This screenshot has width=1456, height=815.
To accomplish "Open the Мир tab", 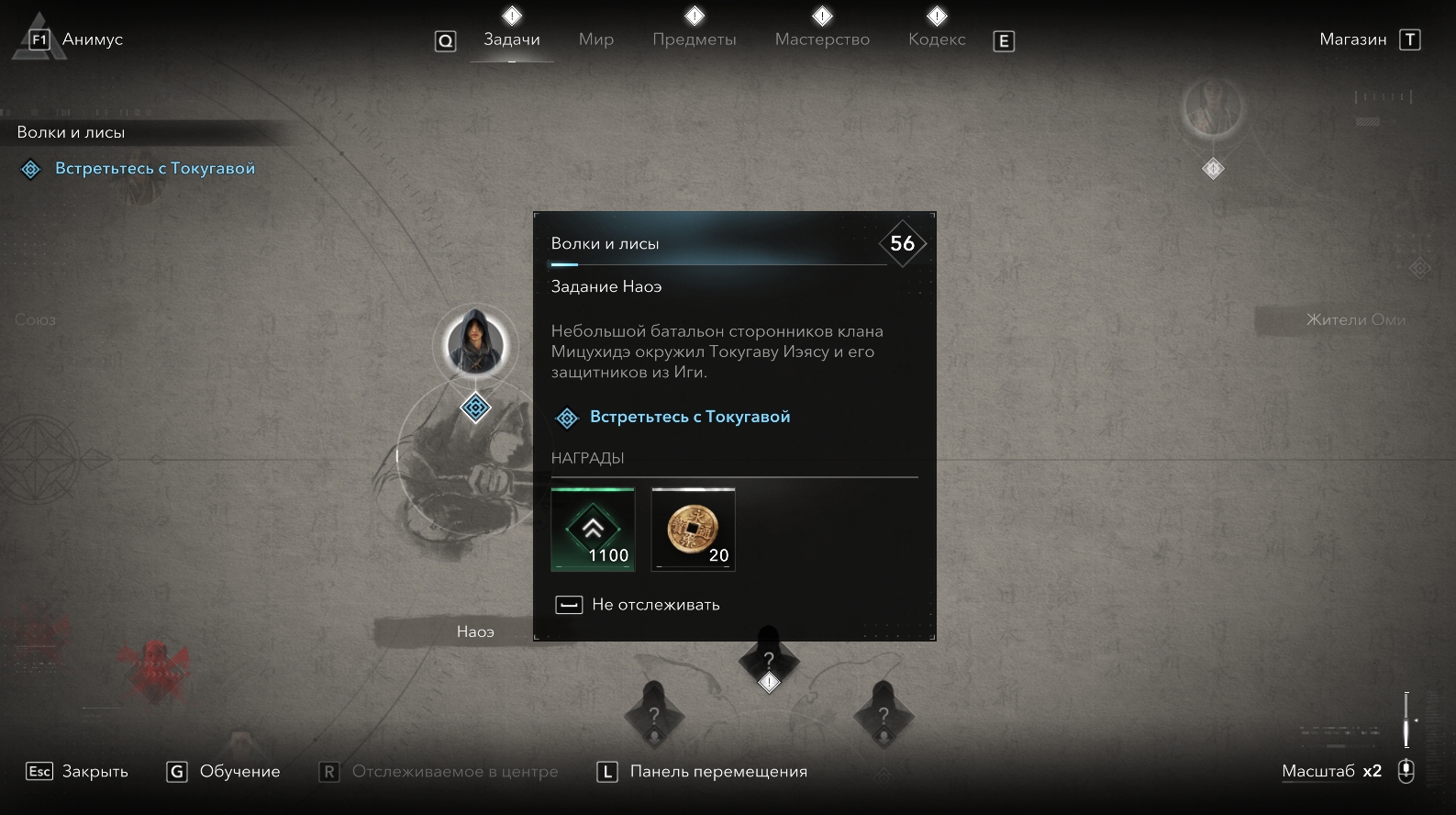I will coord(595,39).
